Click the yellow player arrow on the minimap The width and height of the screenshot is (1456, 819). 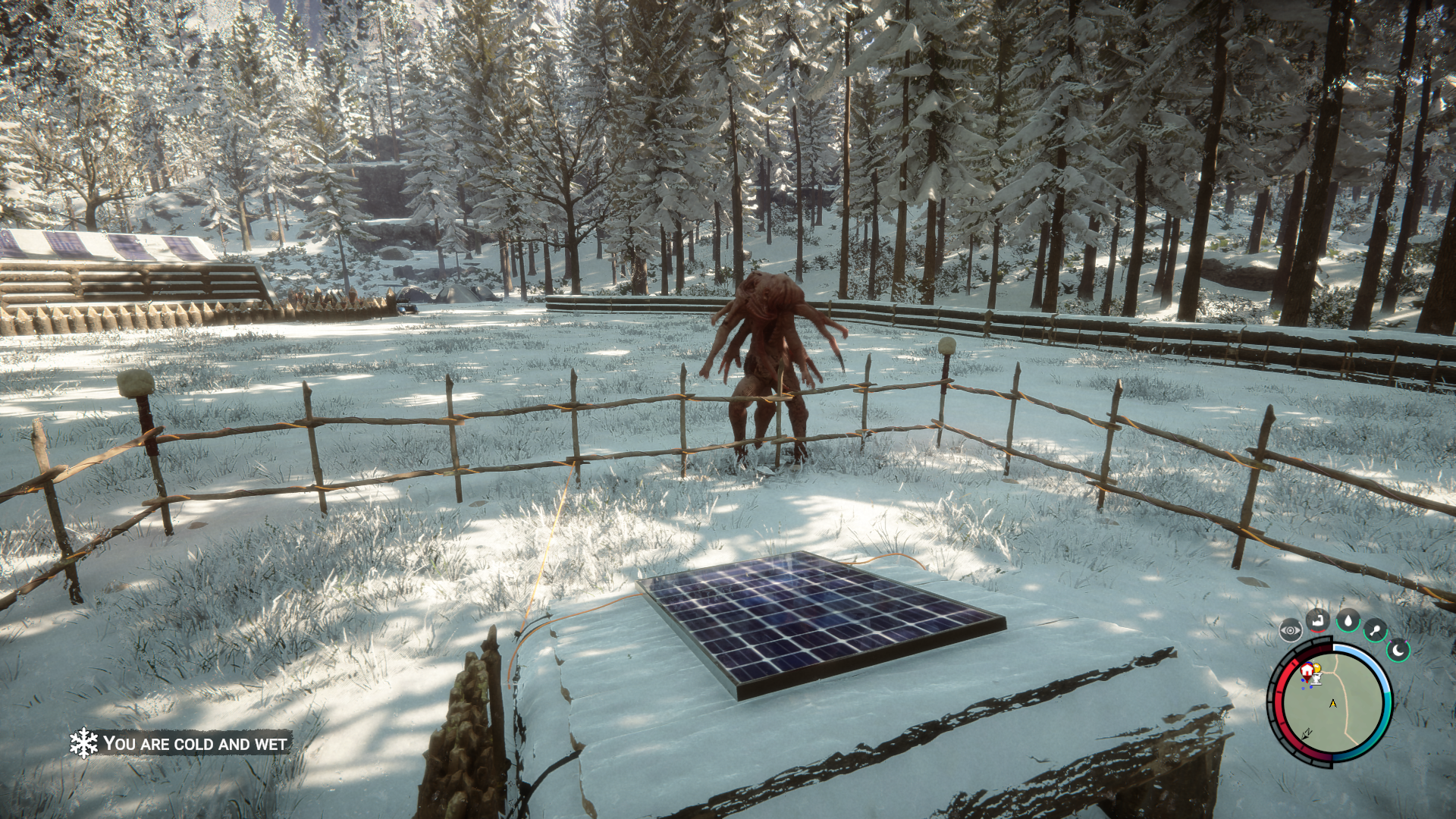[x=1333, y=704]
